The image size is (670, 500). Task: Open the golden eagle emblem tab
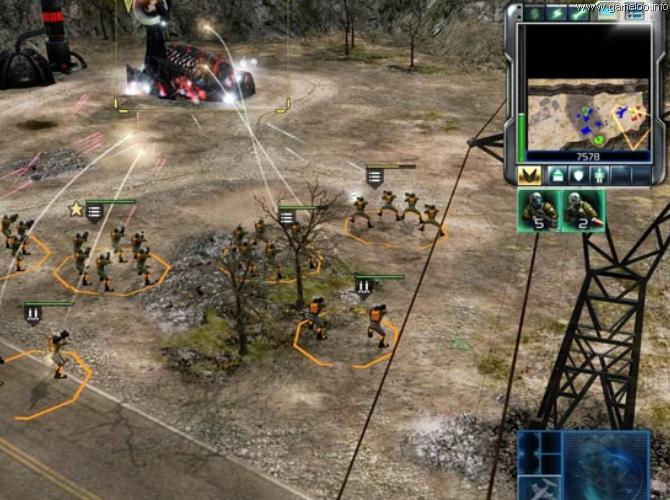(531, 176)
